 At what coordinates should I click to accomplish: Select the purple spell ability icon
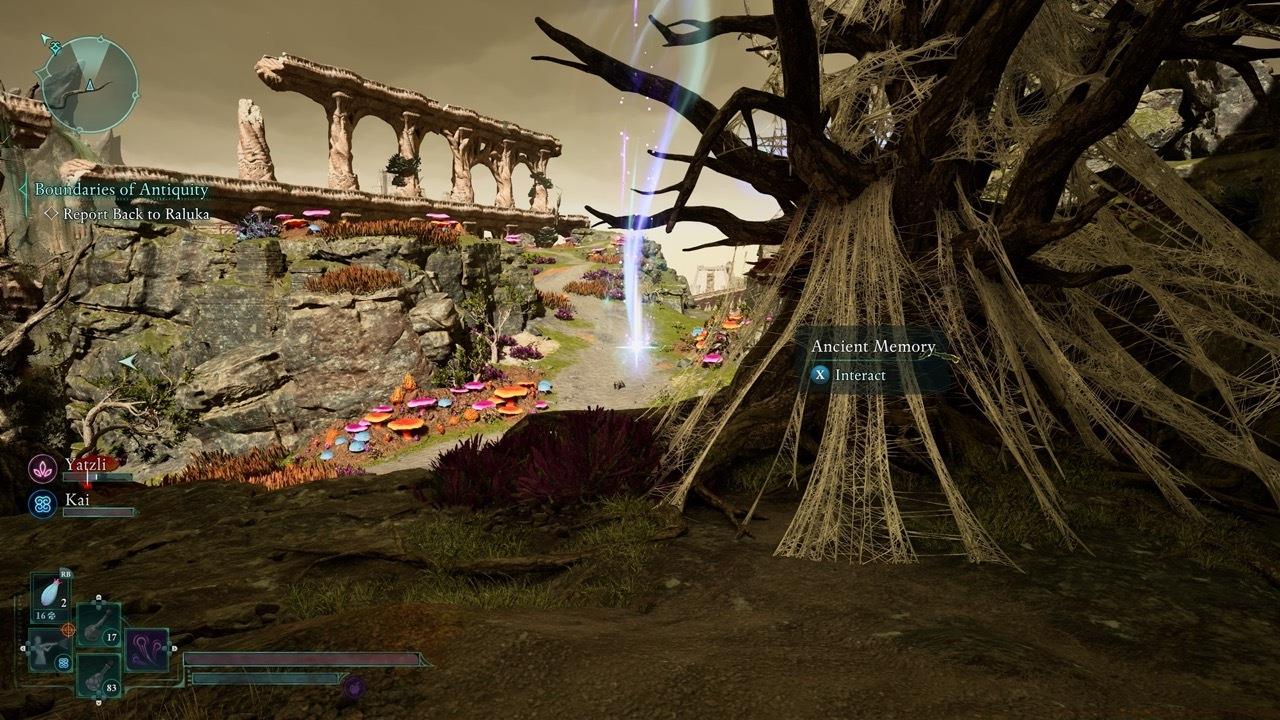[x=146, y=649]
